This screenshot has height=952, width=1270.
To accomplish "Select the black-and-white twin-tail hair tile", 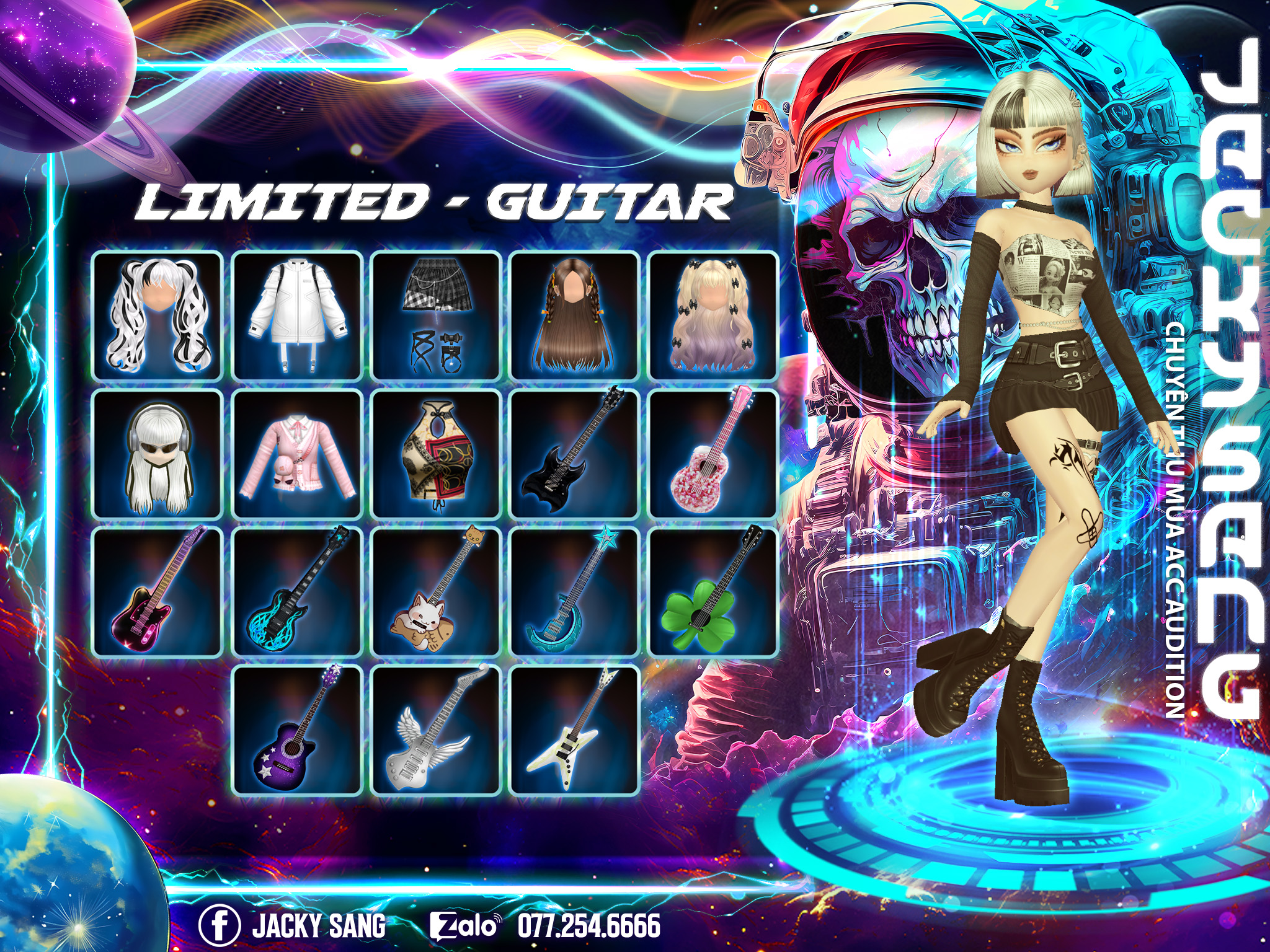I will (x=158, y=315).
